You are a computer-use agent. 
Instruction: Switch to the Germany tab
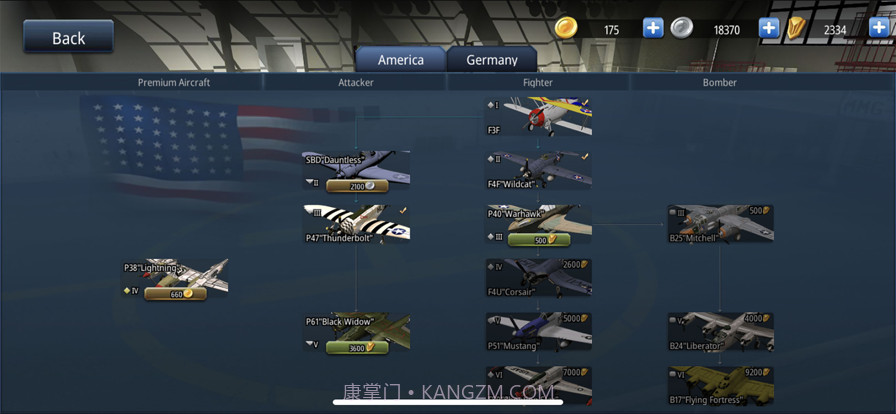491,60
